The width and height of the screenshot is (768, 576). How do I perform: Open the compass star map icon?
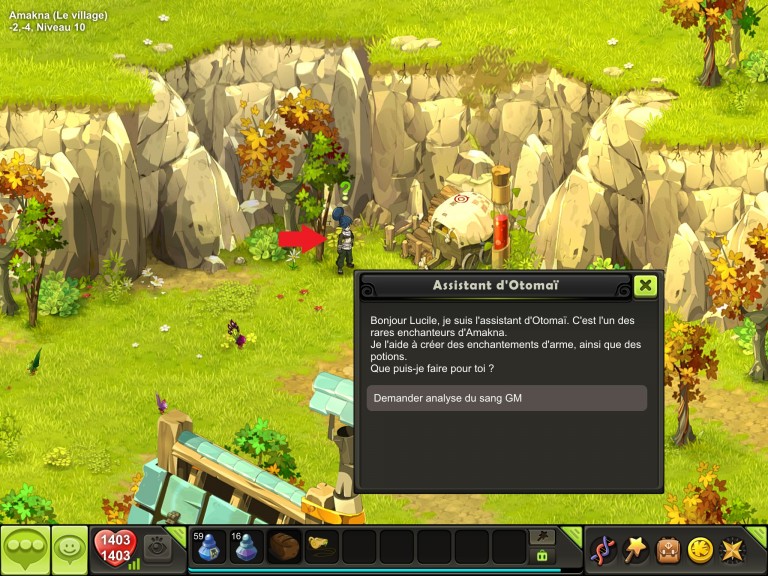tap(732, 549)
